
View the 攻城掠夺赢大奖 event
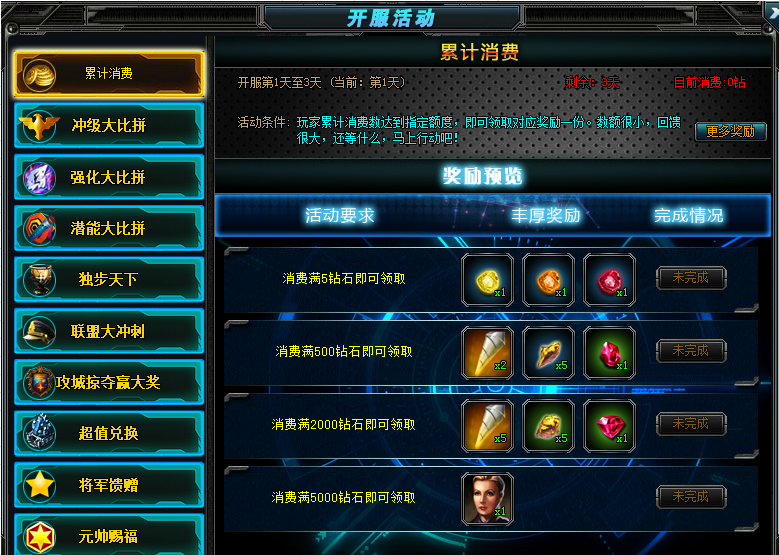[108, 382]
